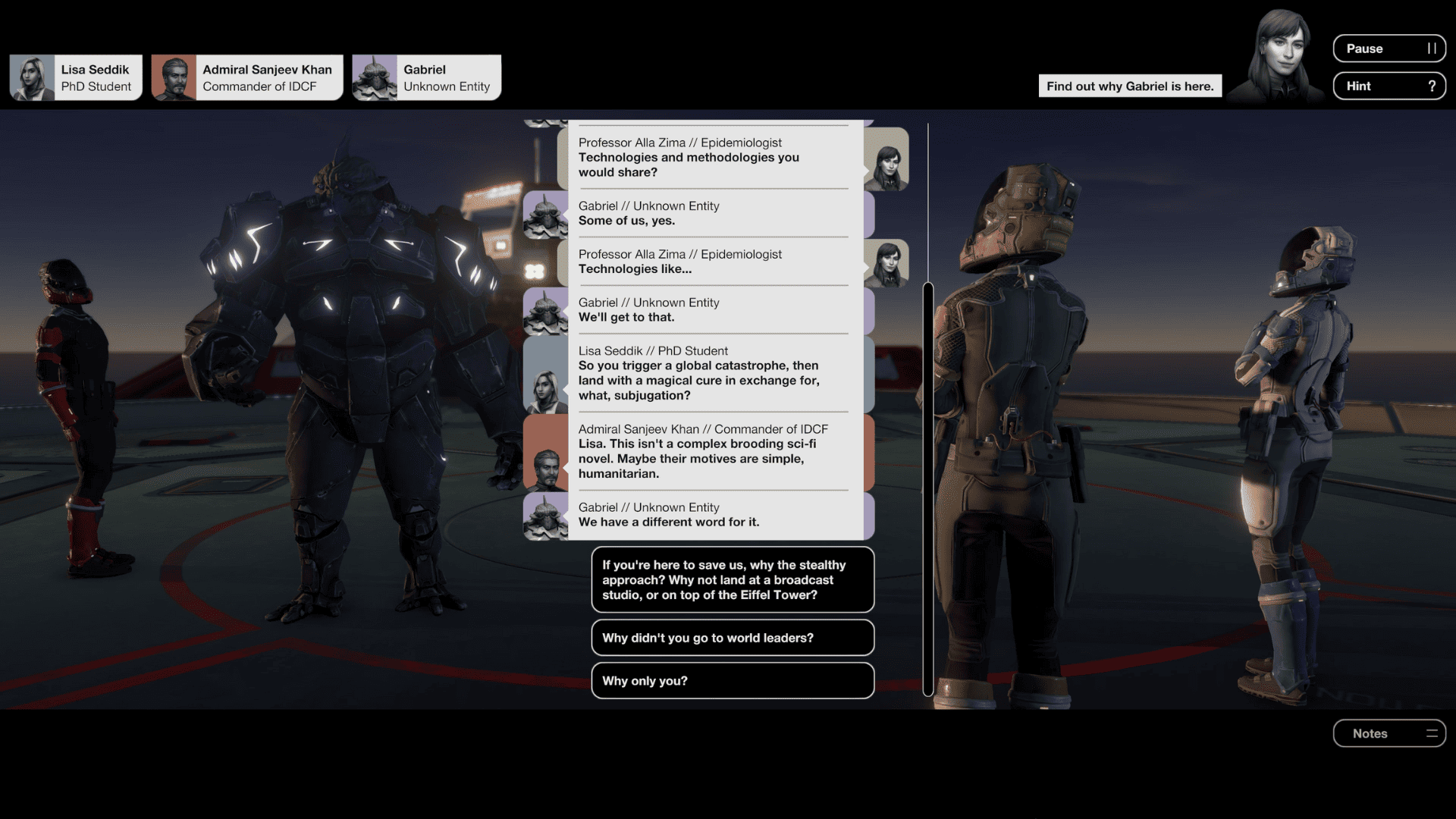The height and width of the screenshot is (819, 1456).
Task: Select the "Why only you?" reply
Action: pos(732,681)
